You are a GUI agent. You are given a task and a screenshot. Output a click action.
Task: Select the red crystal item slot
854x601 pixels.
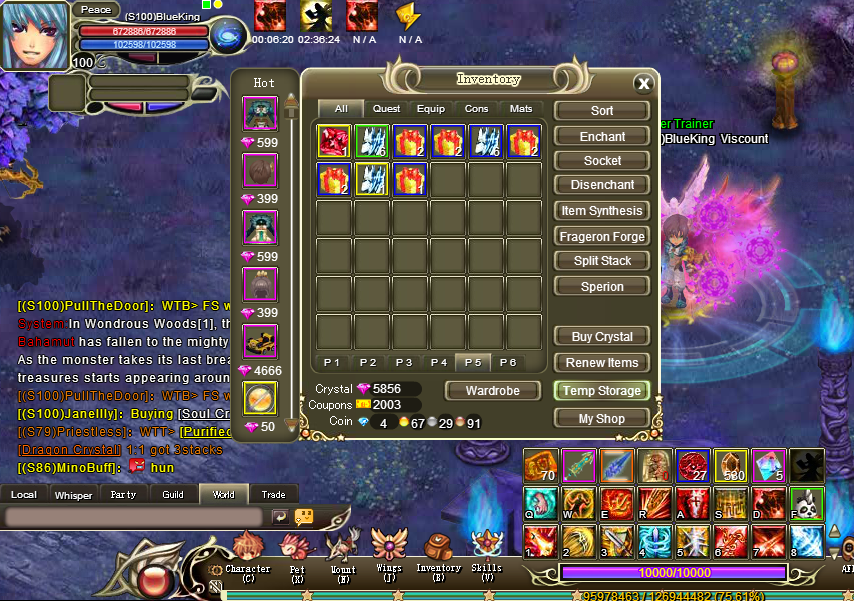333,141
